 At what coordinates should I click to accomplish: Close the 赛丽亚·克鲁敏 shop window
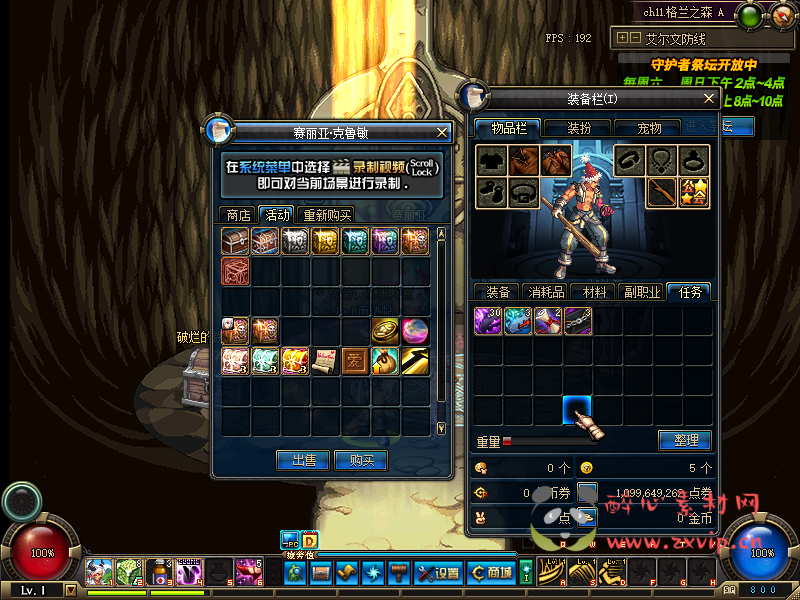pyautogui.click(x=443, y=132)
